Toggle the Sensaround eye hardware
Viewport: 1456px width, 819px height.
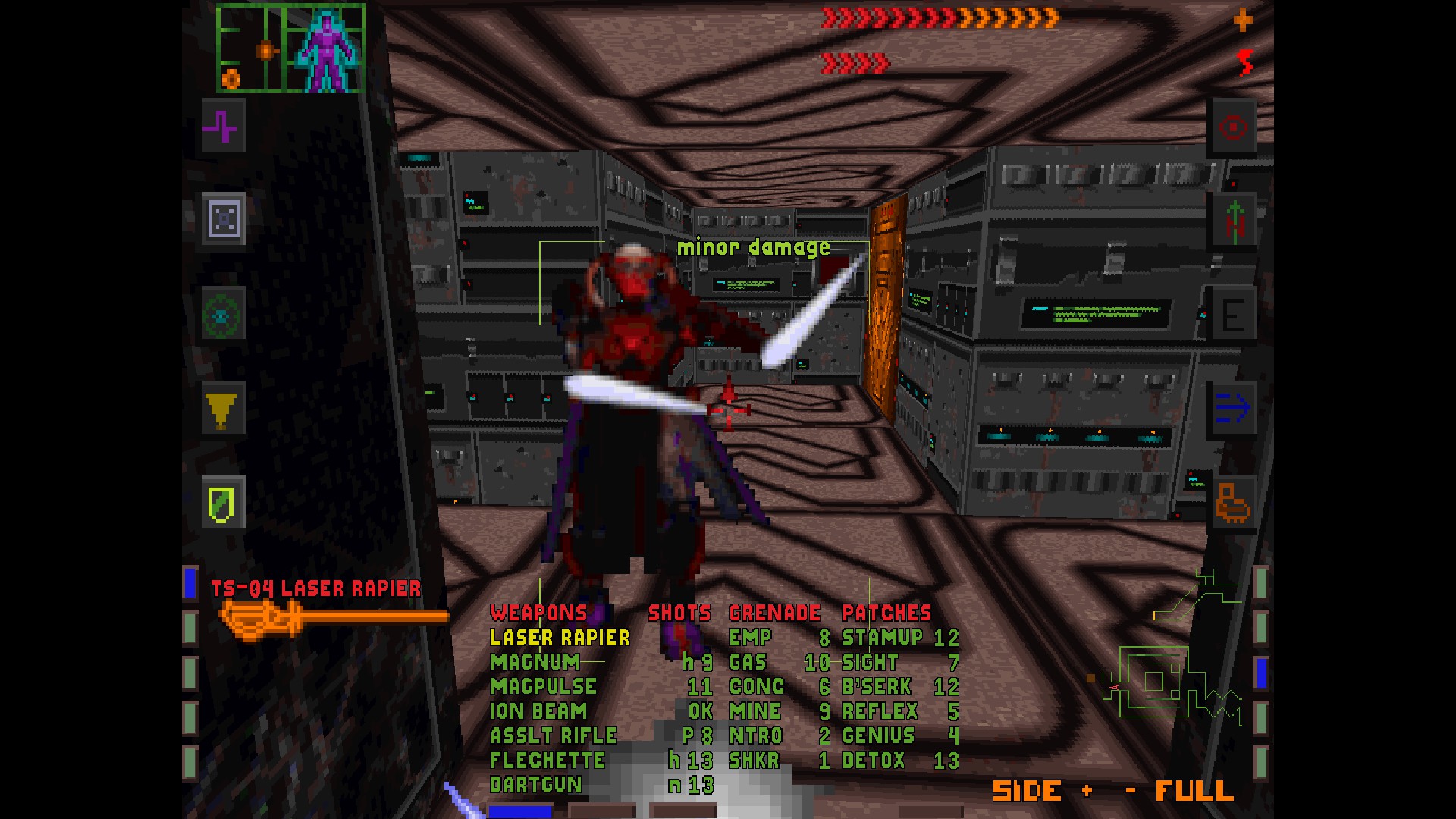tap(222, 315)
